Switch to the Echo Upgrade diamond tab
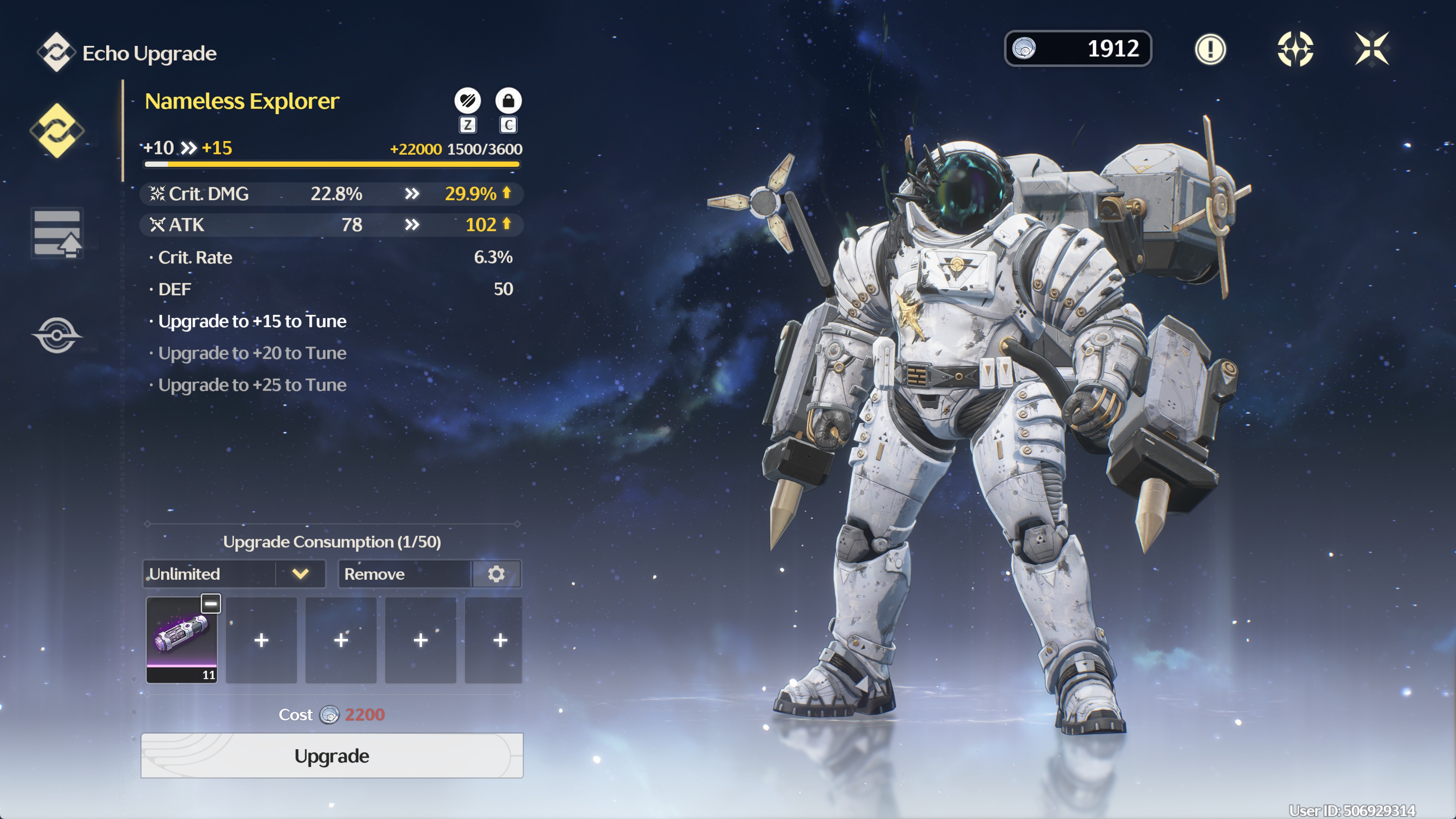The image size is (1456, 819). [56, 130]
